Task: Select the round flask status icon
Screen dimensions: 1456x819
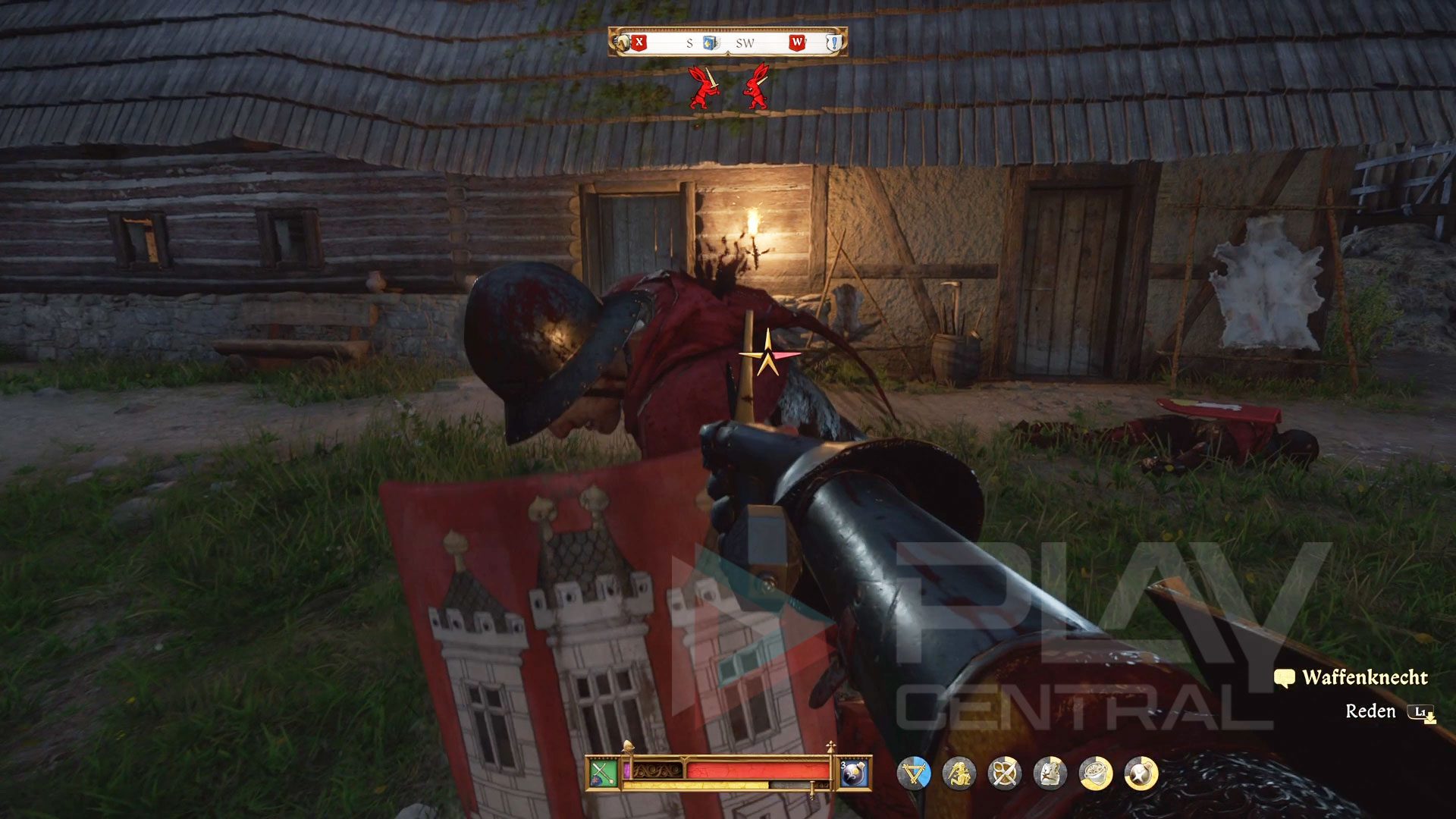Action: (1141, 774)
